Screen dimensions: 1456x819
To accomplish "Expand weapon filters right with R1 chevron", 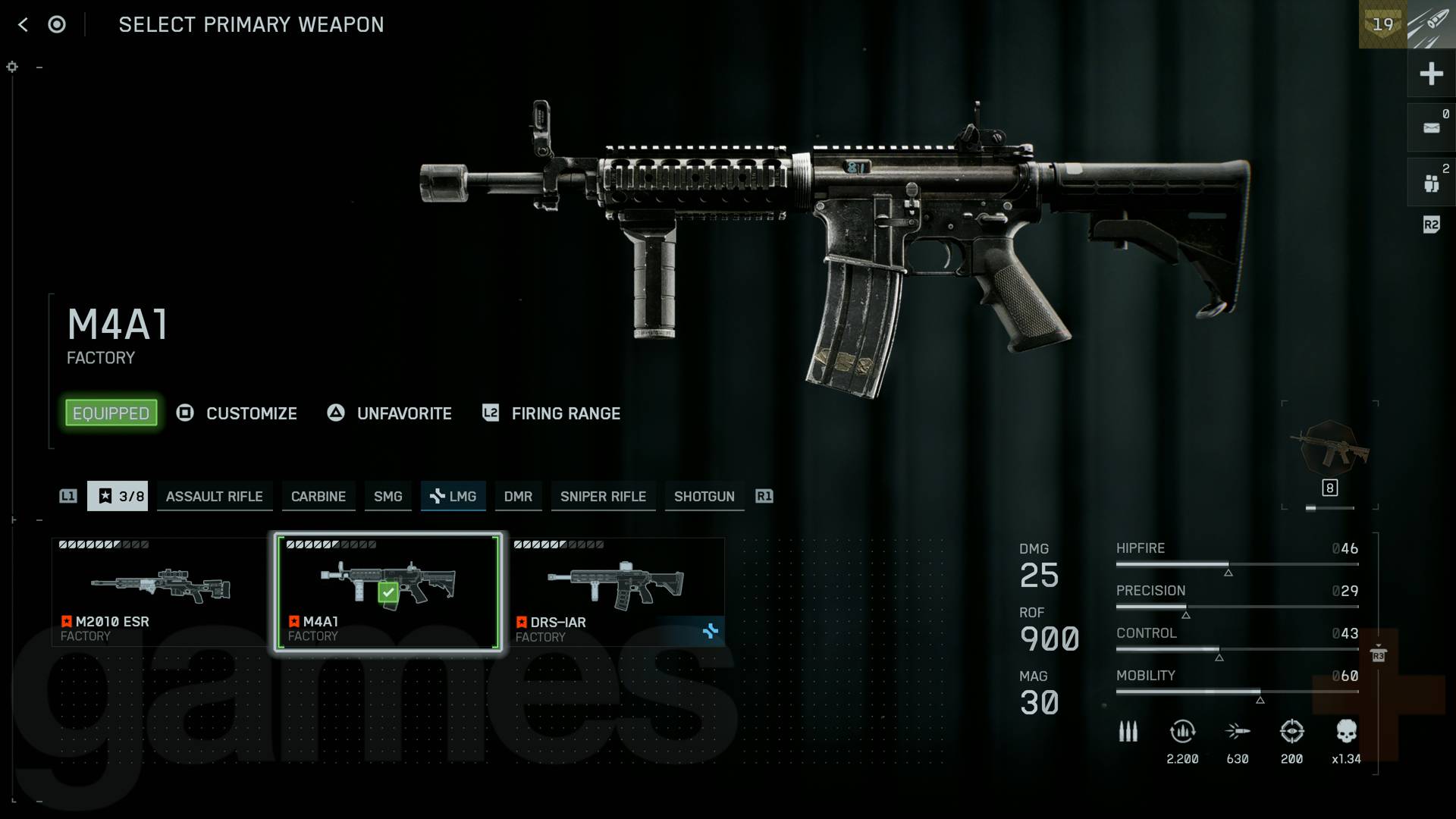I will 764,496.
